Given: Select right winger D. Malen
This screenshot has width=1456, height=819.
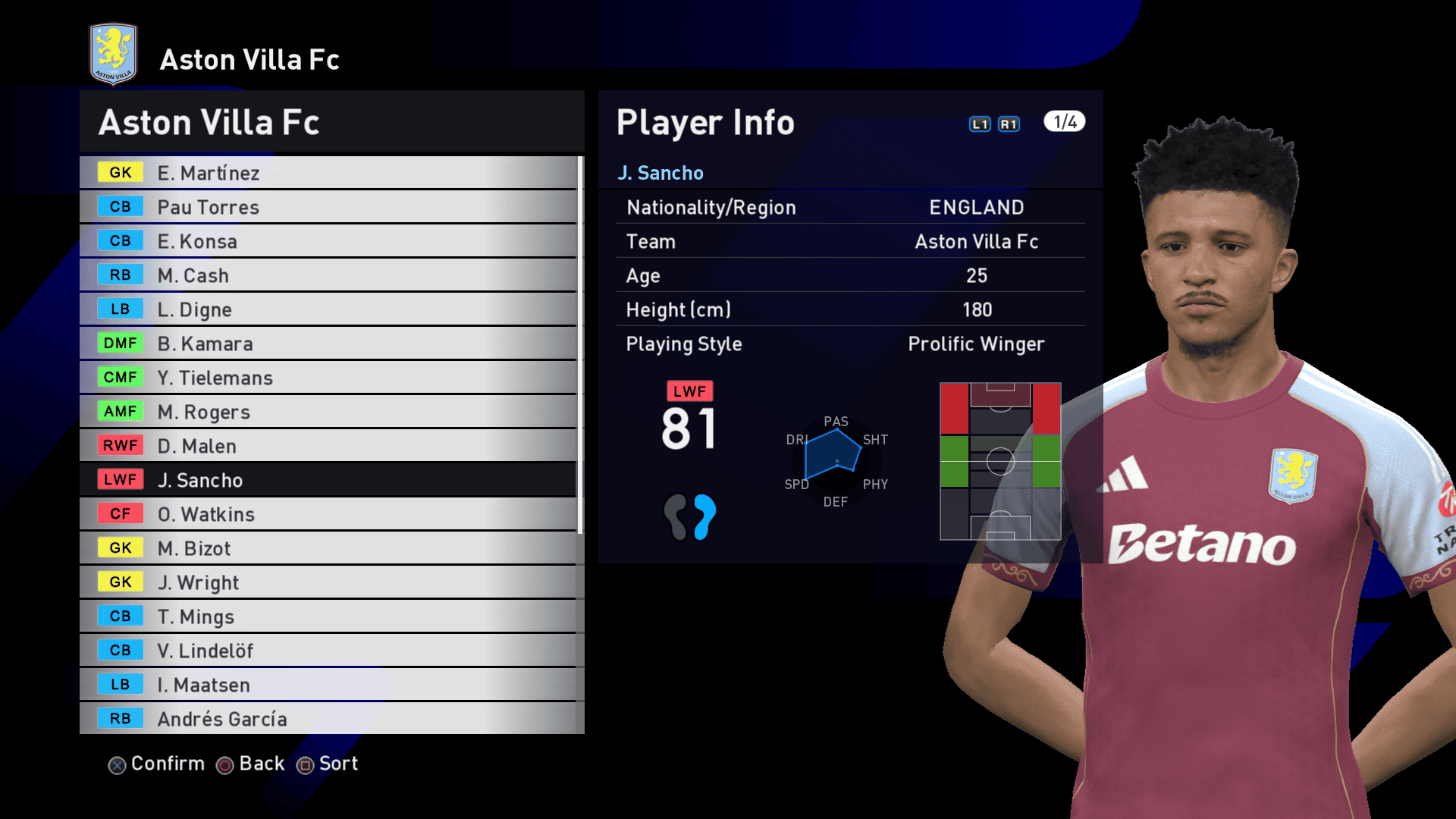Looking at the screenshot, I should pyautogui.click(x=328, y=446).
